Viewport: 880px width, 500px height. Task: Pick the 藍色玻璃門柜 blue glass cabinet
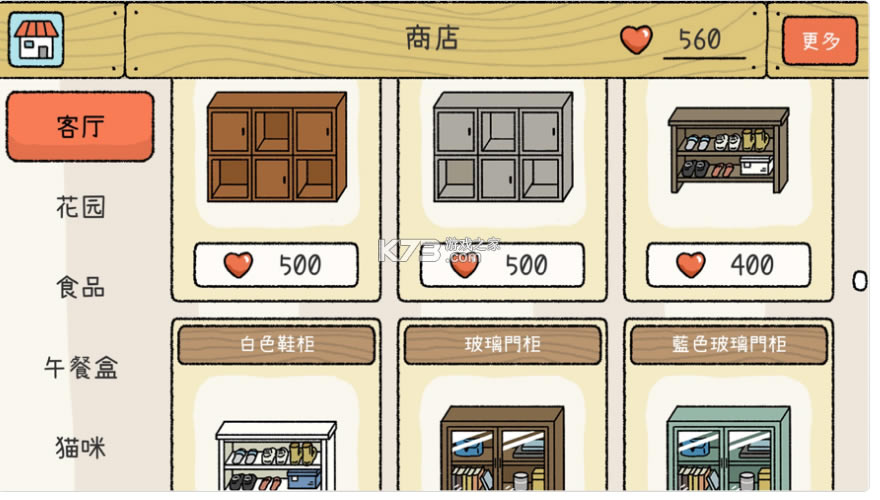click(728, 410)
